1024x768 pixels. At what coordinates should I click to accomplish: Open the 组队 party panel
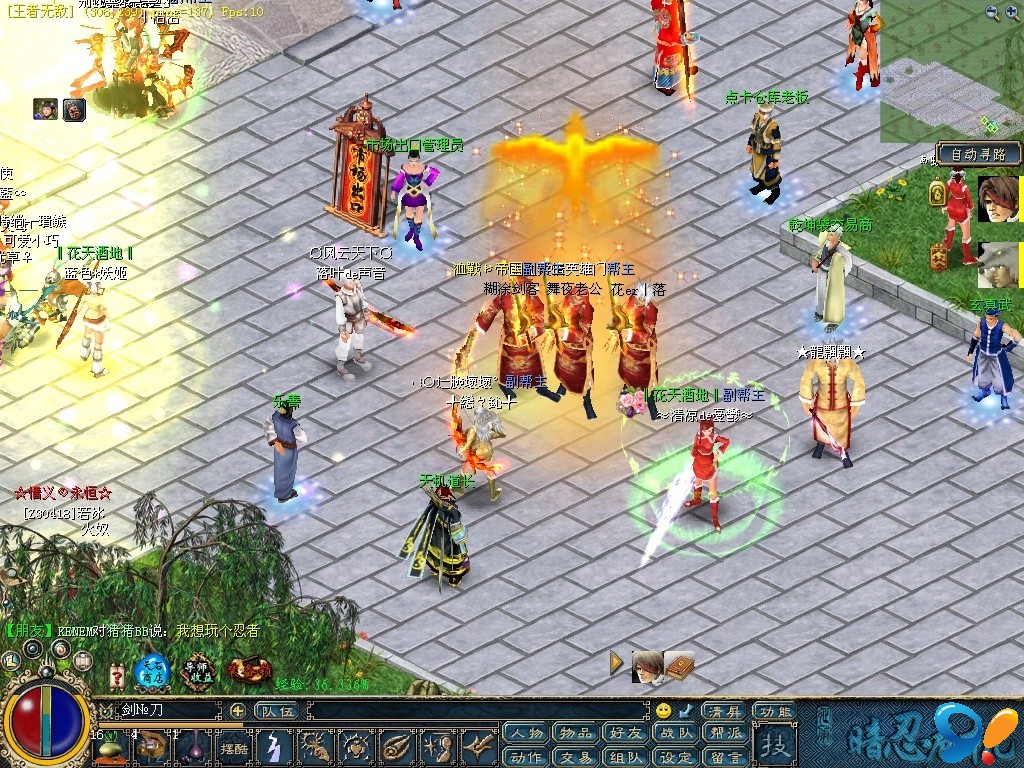pyautogui.click(x=627, y=757)
